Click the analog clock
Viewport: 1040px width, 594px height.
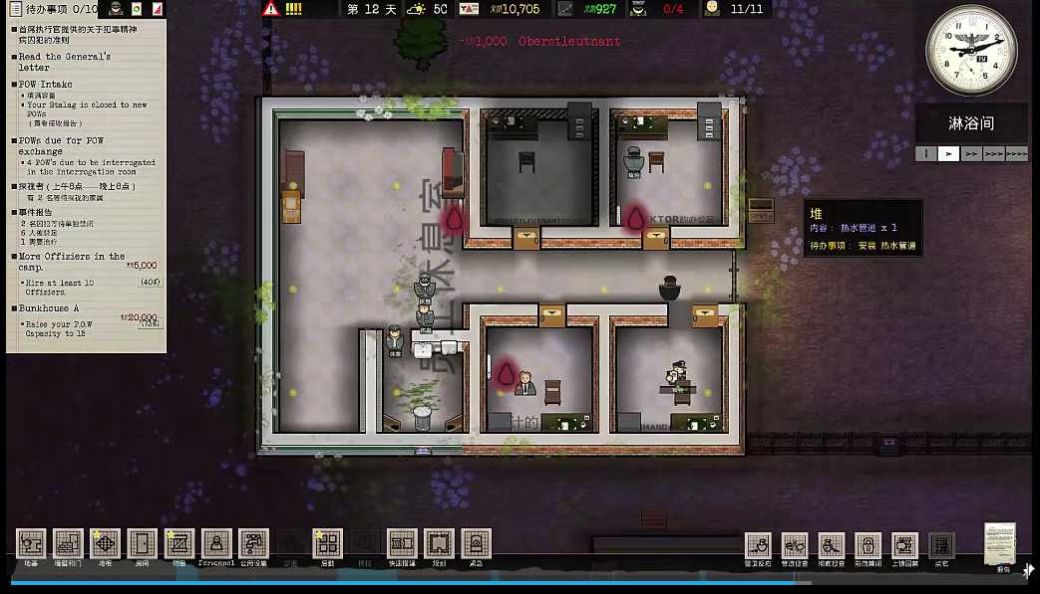pyautogui.click(x=970, y=50)
